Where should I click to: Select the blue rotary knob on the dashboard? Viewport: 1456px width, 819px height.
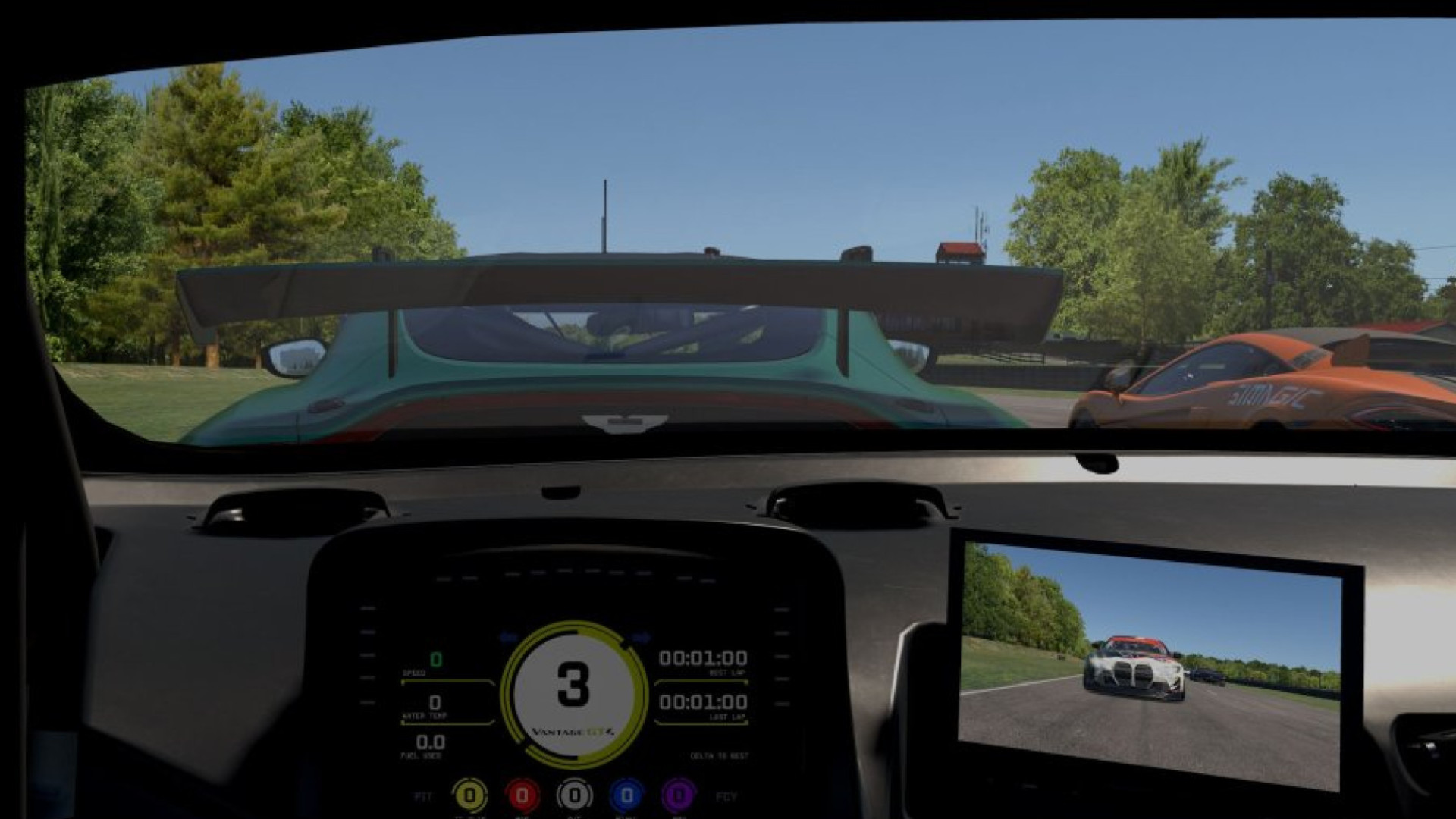pyautogui.click(x=625, y=797)
